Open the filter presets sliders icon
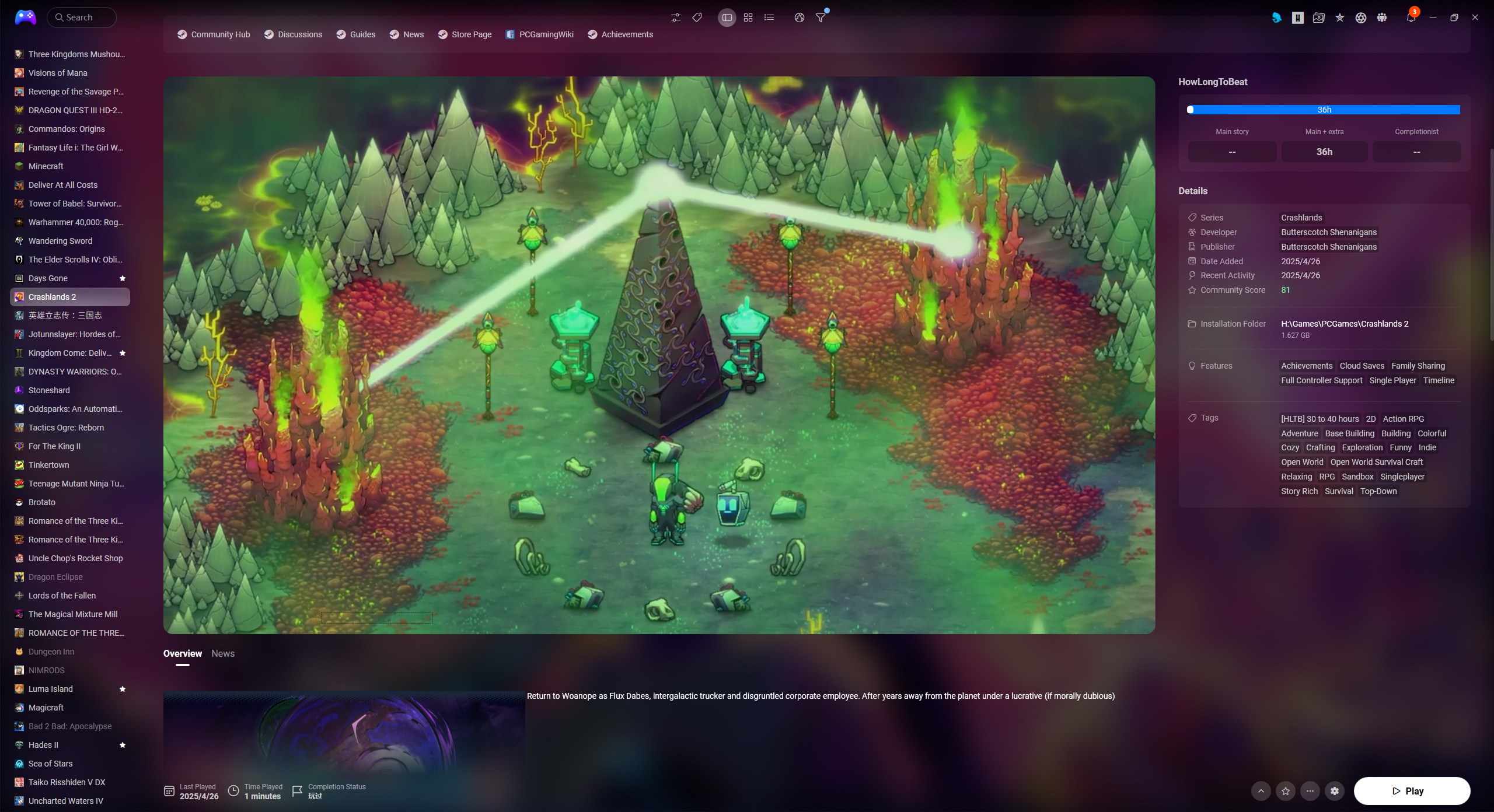This screenshot has height=812, width=1494. [675, 17]
